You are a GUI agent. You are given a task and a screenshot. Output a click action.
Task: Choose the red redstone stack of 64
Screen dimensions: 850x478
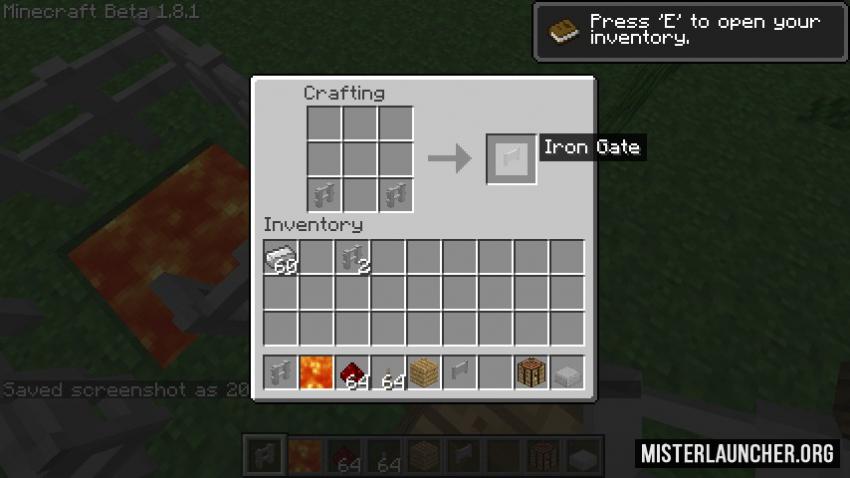point(353,373)
